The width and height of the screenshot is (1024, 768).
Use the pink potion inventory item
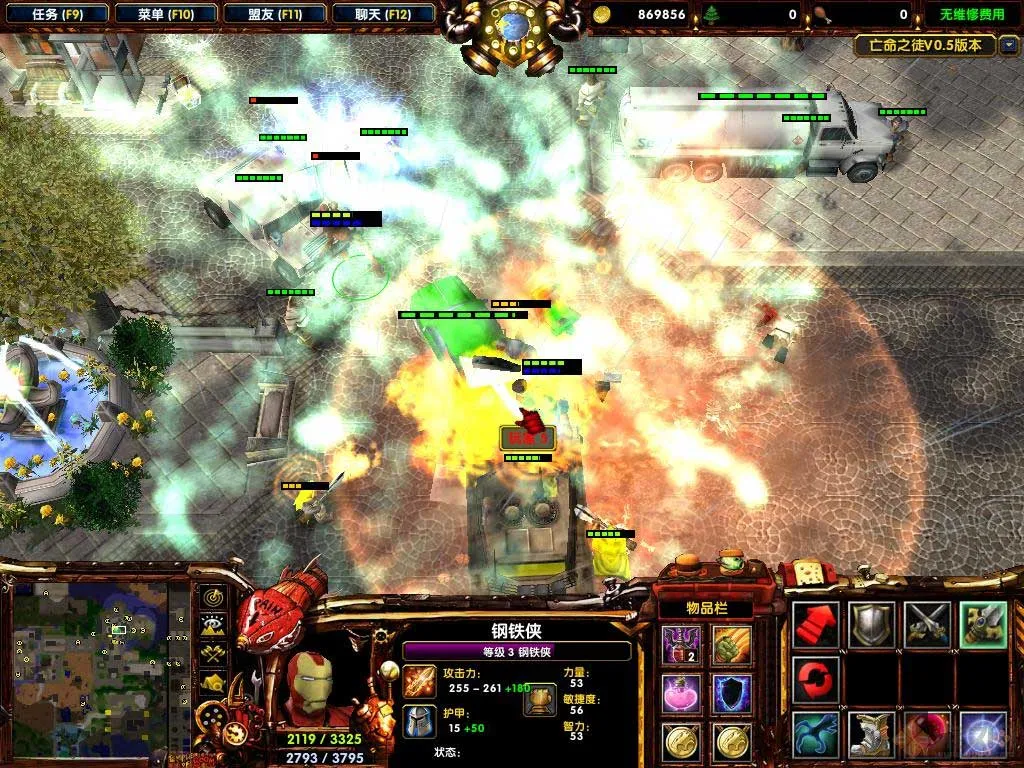coord(680,692)
